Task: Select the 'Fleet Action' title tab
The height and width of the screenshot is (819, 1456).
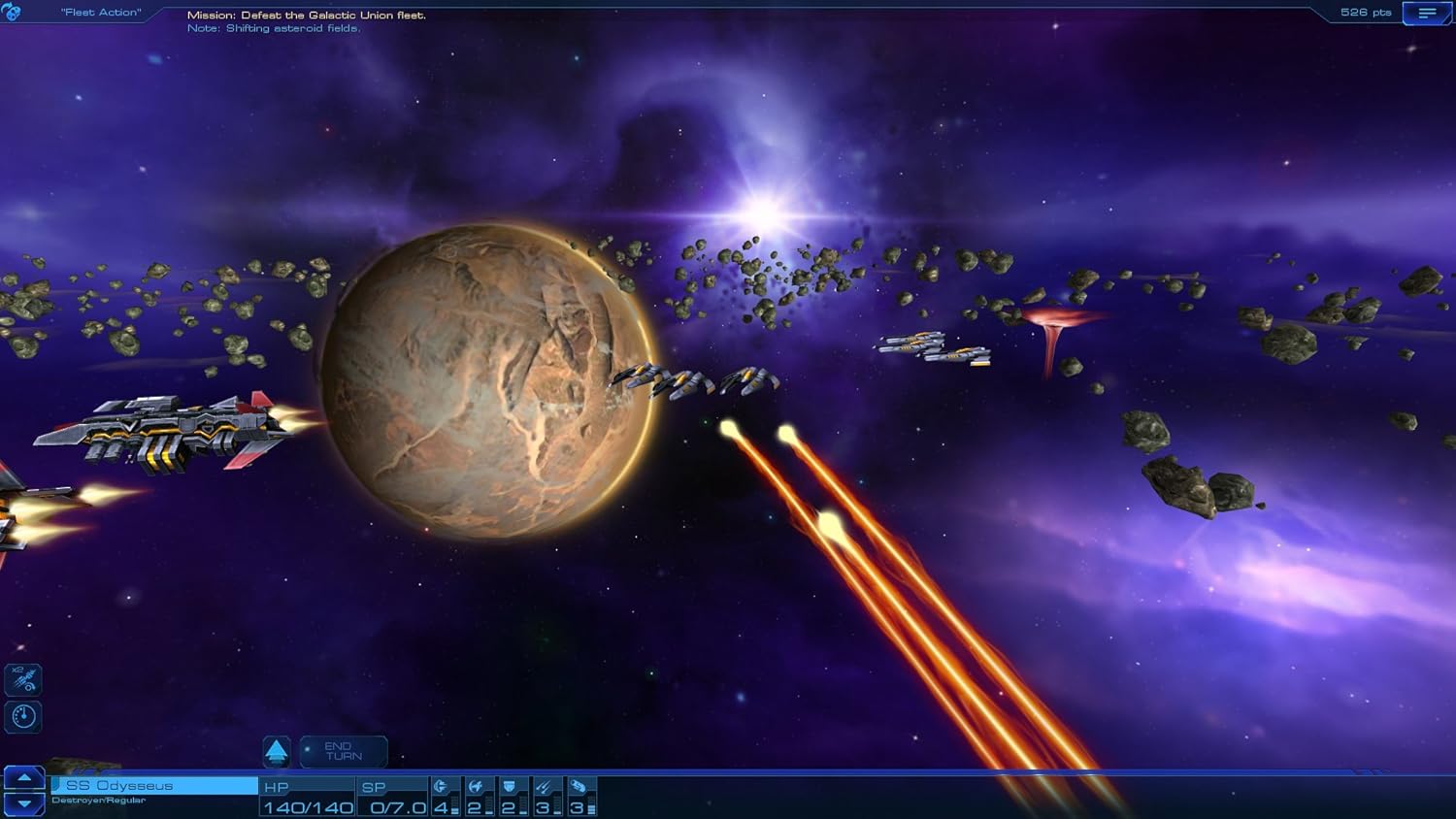Action: (x=99, y=13)
